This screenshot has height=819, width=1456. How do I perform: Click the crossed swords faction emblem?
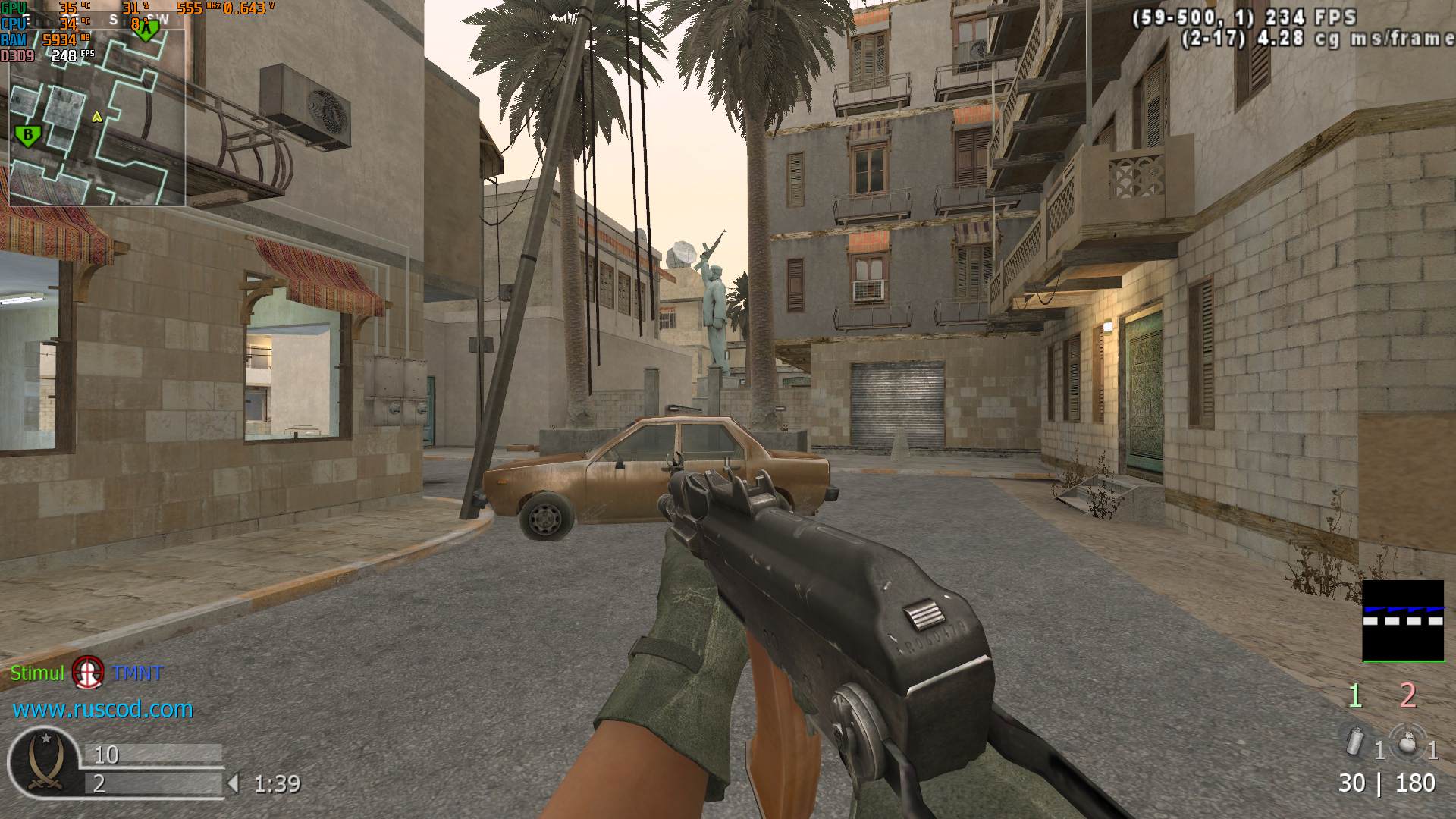[43, 761]
